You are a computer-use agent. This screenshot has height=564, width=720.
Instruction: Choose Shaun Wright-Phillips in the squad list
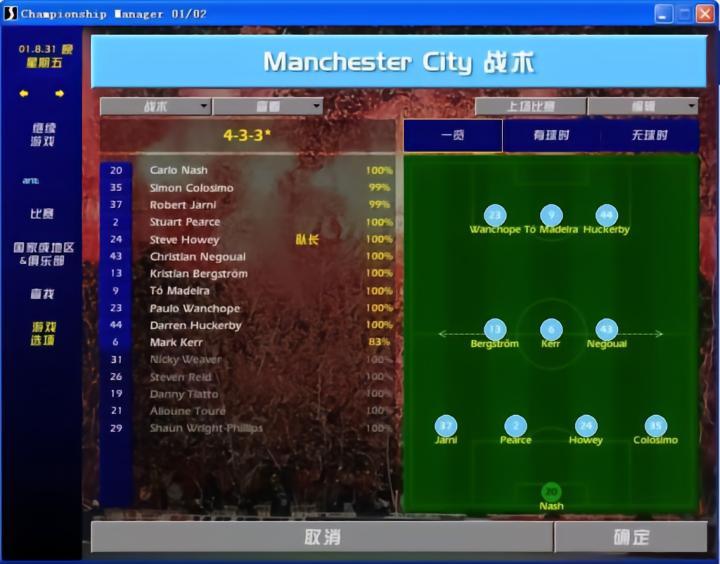206,428
